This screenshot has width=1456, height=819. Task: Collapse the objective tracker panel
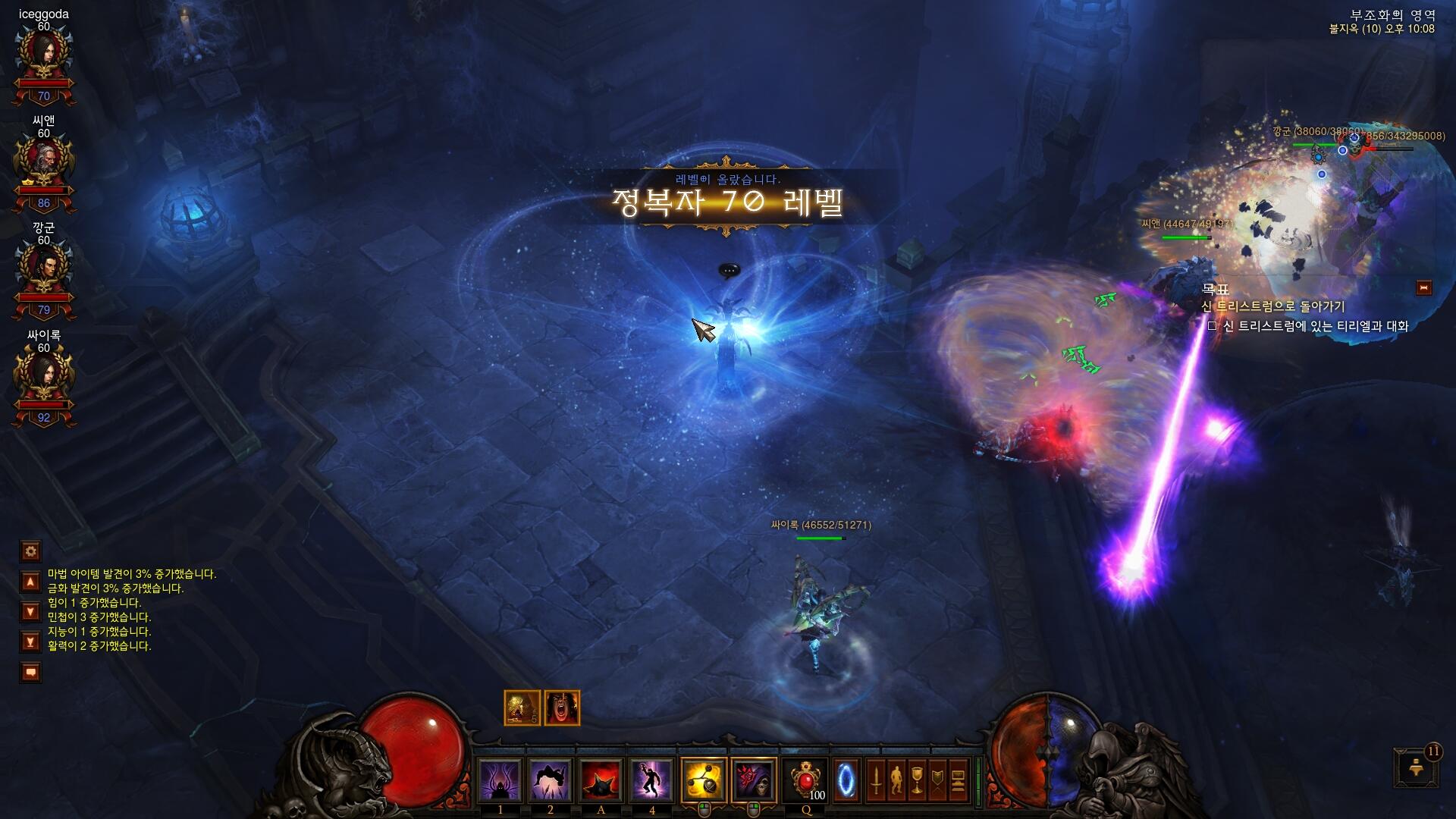(1423, 287)
